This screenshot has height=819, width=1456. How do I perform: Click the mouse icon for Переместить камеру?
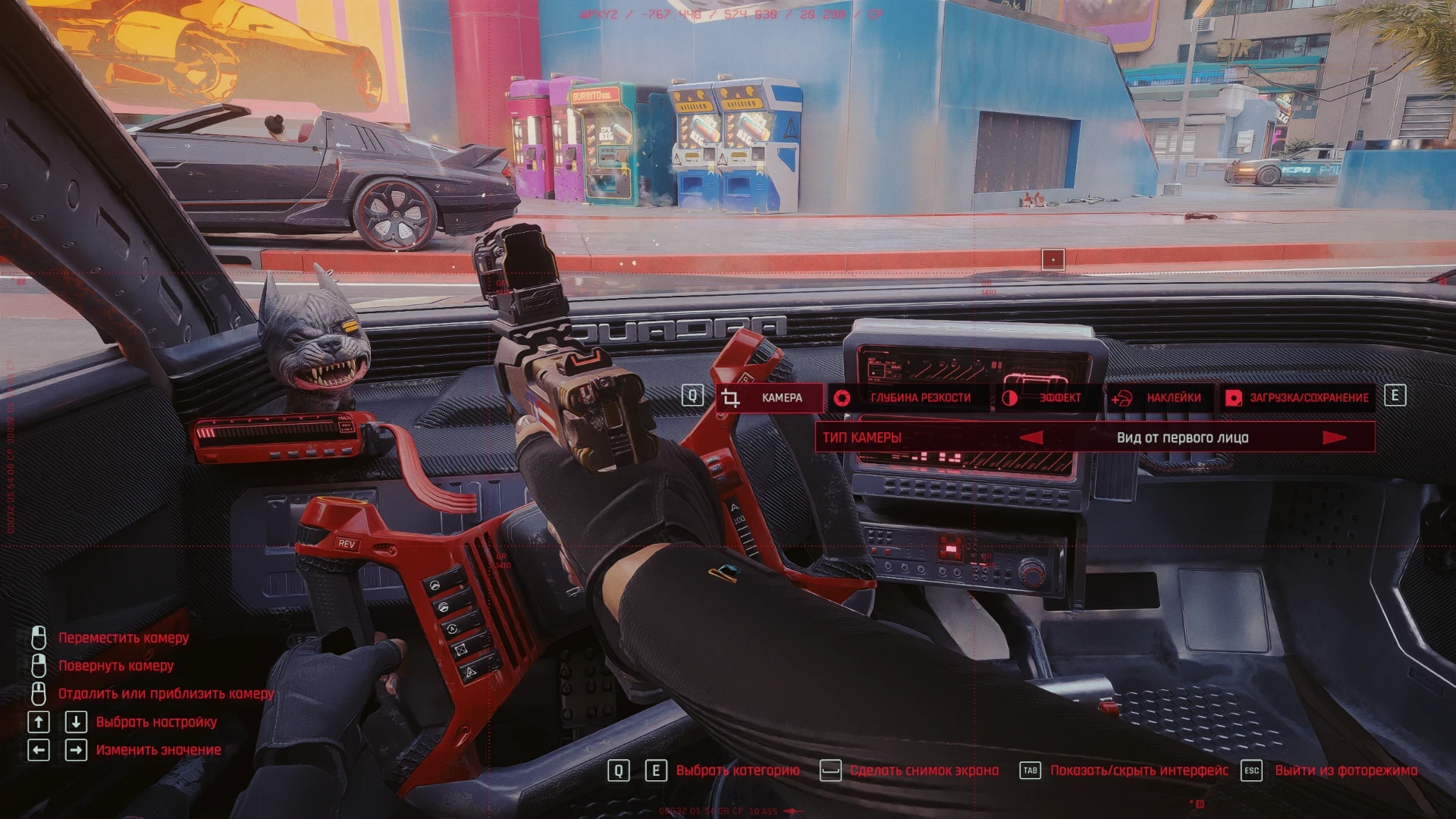pyautogui.click(x=39, y=638)
